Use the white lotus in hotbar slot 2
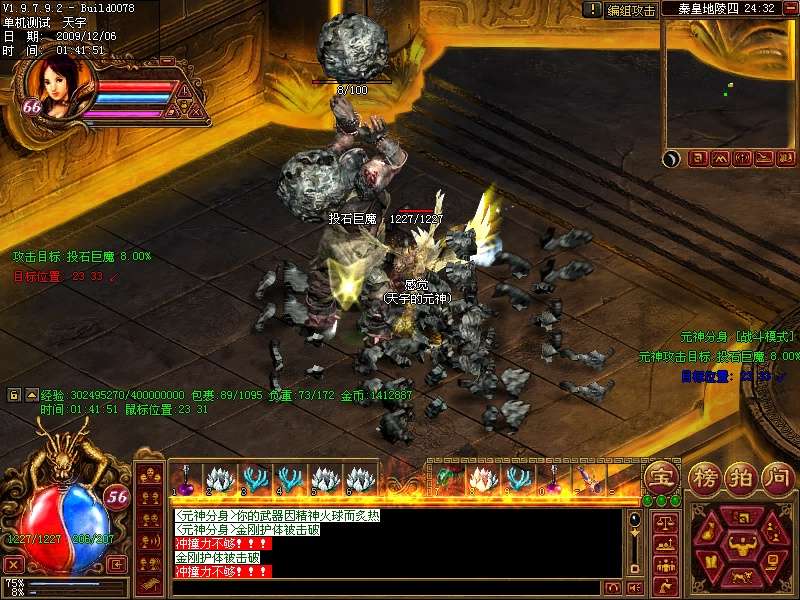Image resolution: width=800 pixels, height=600 pixels. pos(218,479)
